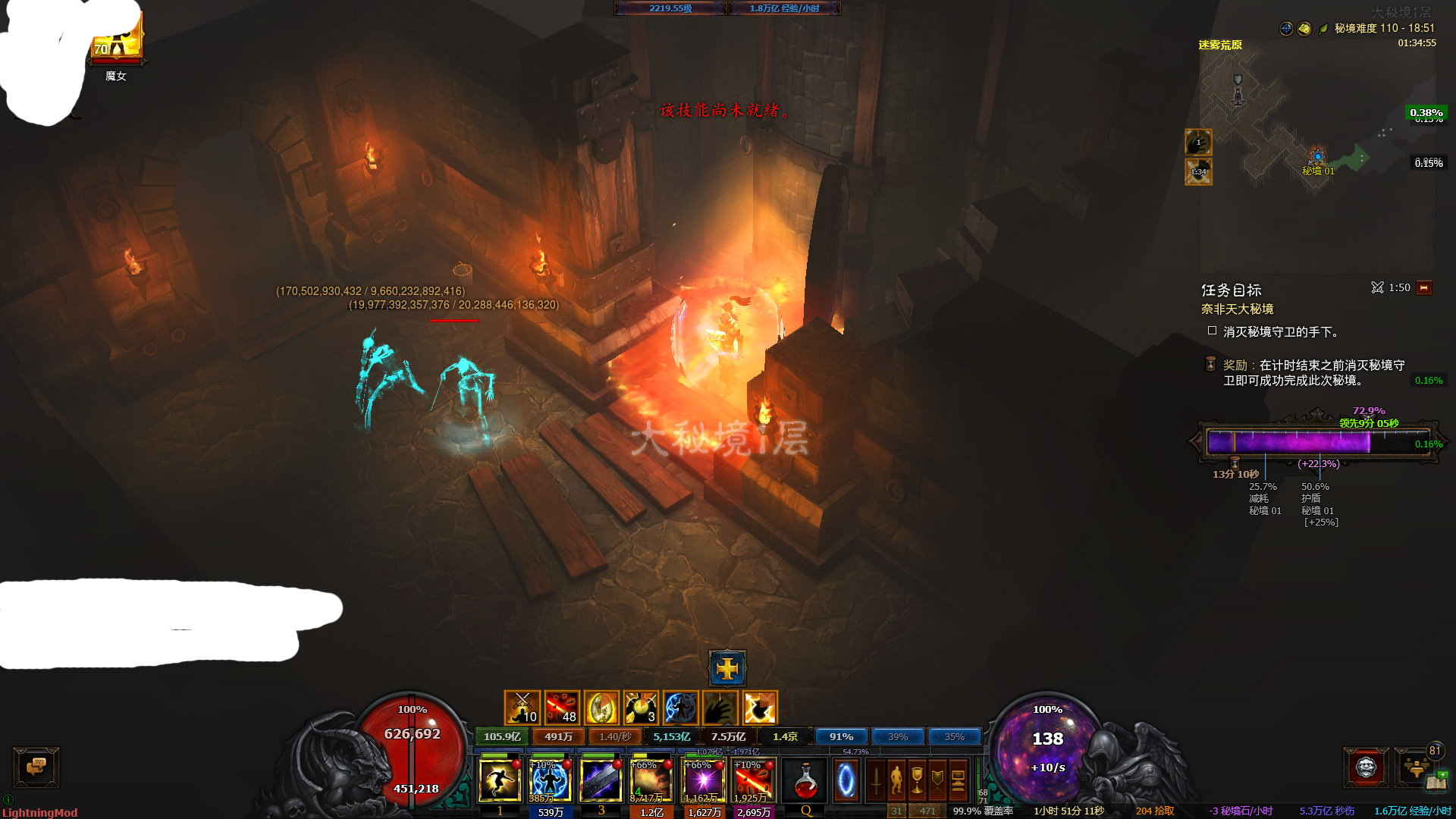Collapse the quest objective tracker
The height and width of the screenshot is (819, 1456).
pos(1424,288)
